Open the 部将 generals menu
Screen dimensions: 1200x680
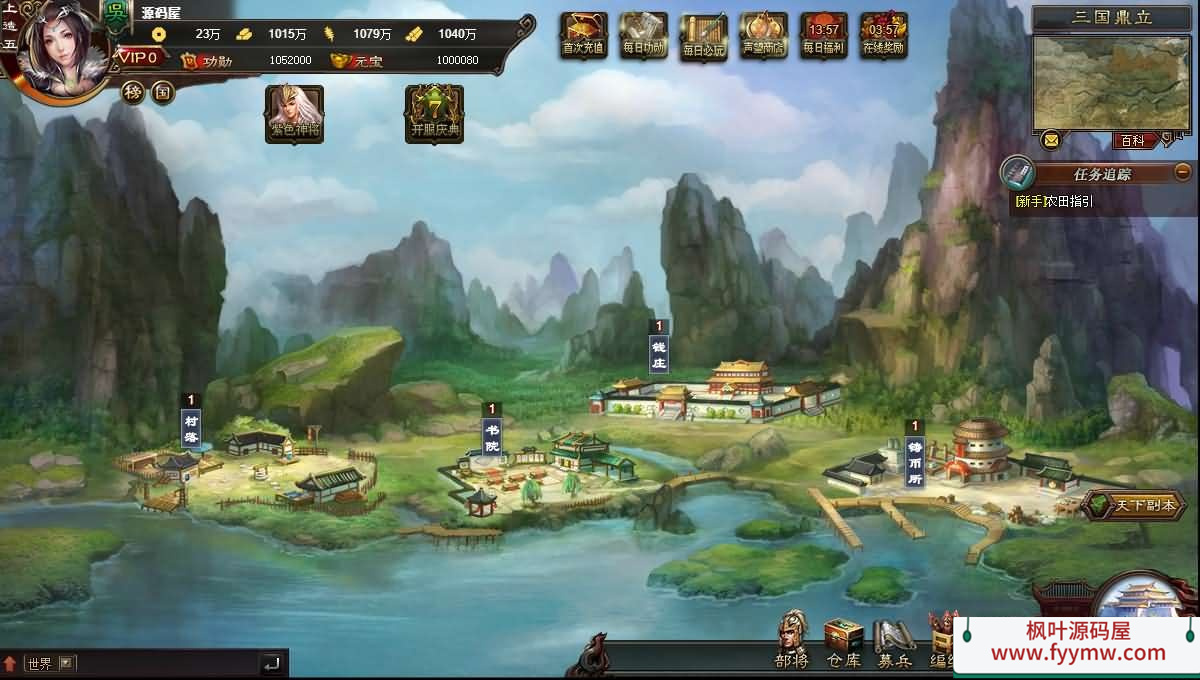[x=792, y=641]
